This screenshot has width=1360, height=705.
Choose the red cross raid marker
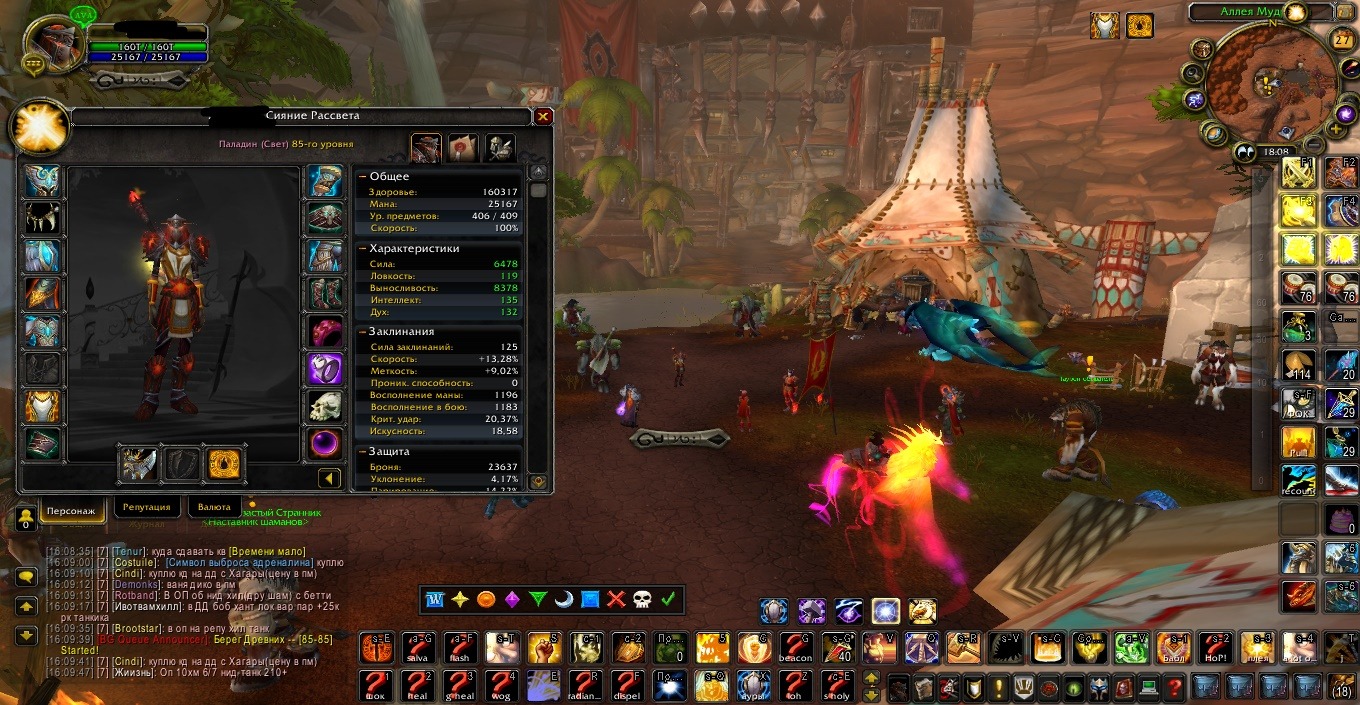pyautogui.click(x=616, y=599)
